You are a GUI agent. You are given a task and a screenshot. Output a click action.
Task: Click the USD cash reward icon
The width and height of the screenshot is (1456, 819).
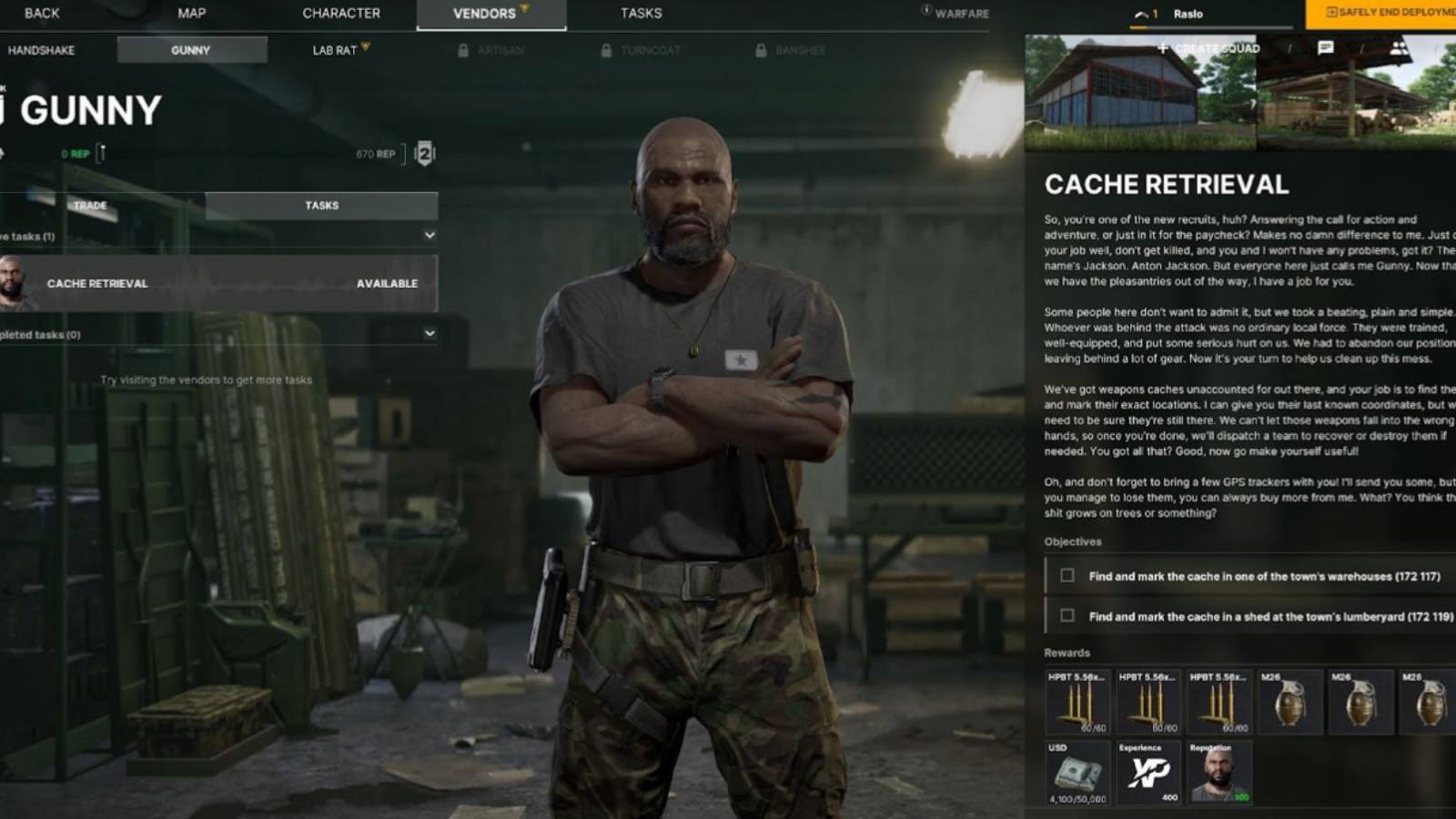1077,772
